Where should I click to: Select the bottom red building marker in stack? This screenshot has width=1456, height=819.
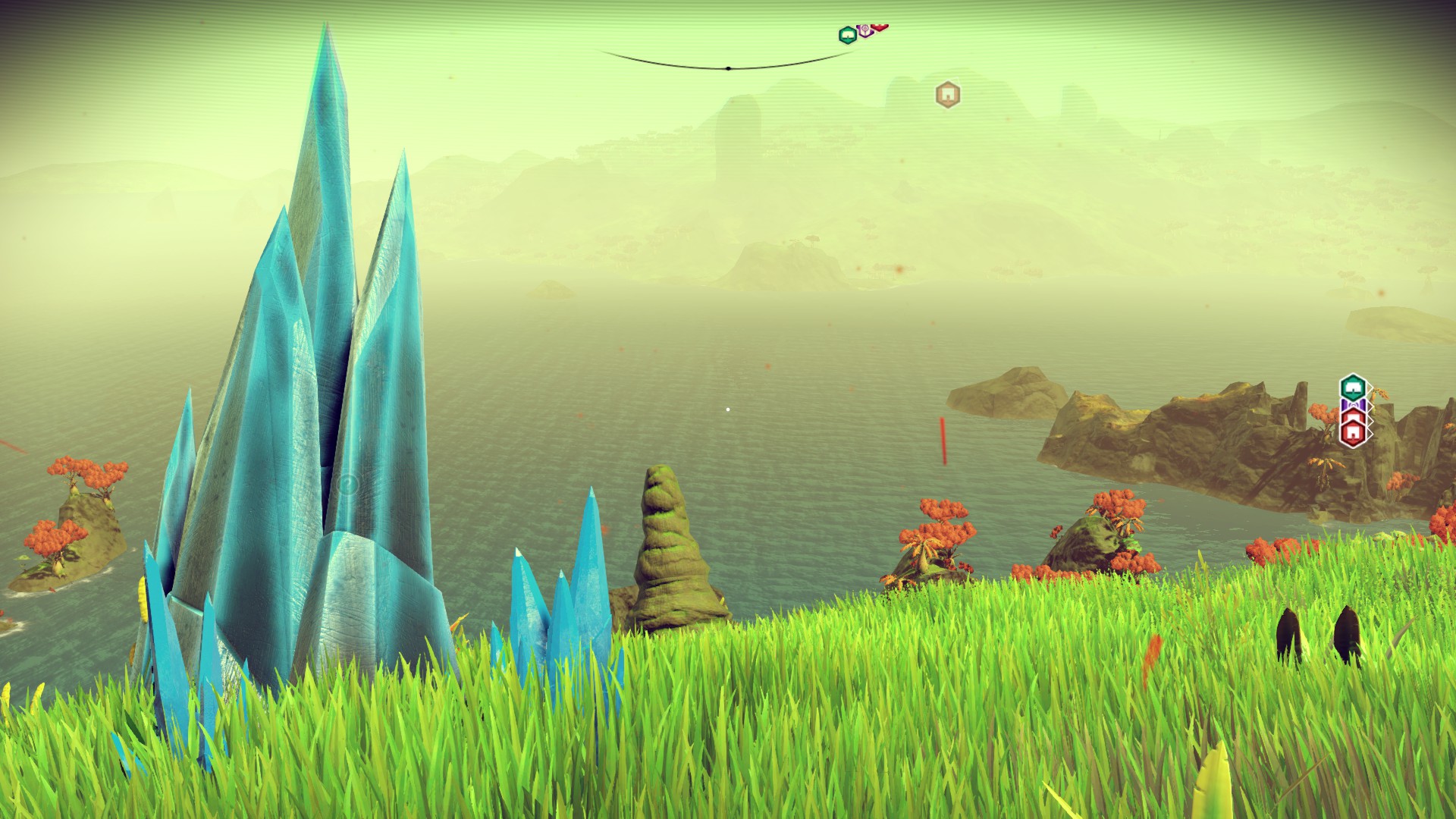pos(1353,433)
